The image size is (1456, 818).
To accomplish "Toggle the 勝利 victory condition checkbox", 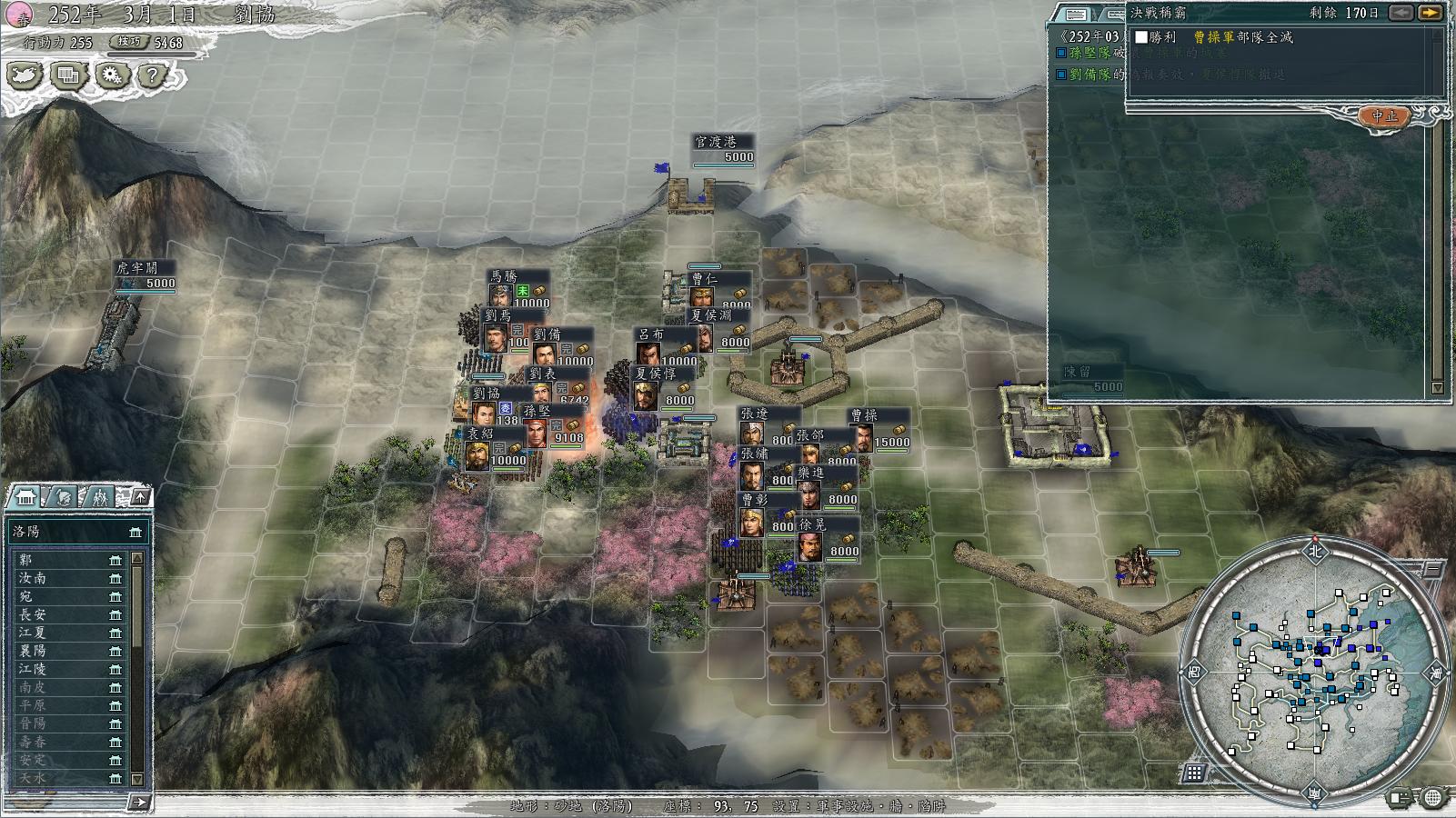I will [1141, 37].
